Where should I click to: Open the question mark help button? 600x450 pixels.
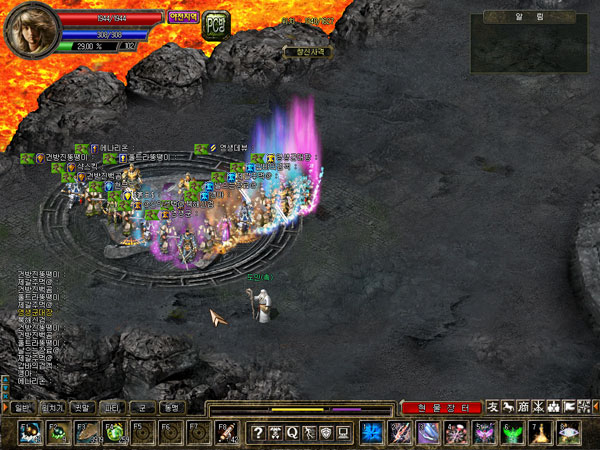pos(258,432)
